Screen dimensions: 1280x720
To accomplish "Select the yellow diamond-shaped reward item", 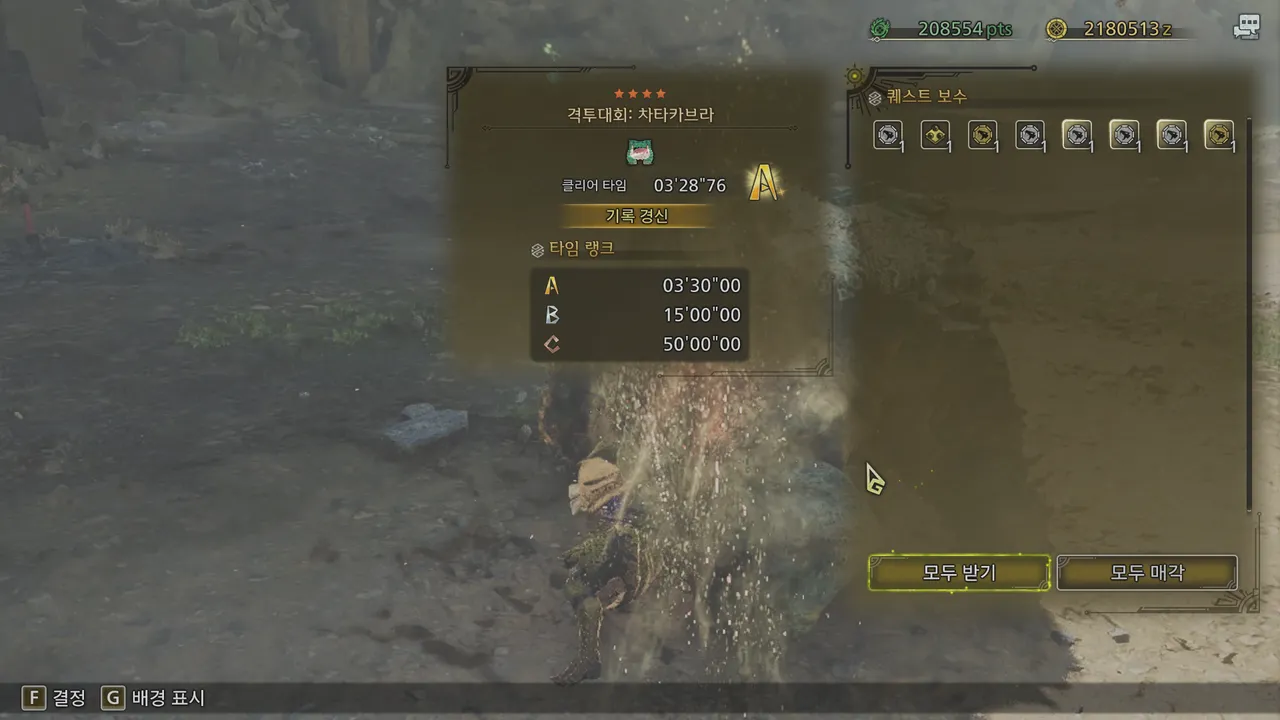I will 936,135.
